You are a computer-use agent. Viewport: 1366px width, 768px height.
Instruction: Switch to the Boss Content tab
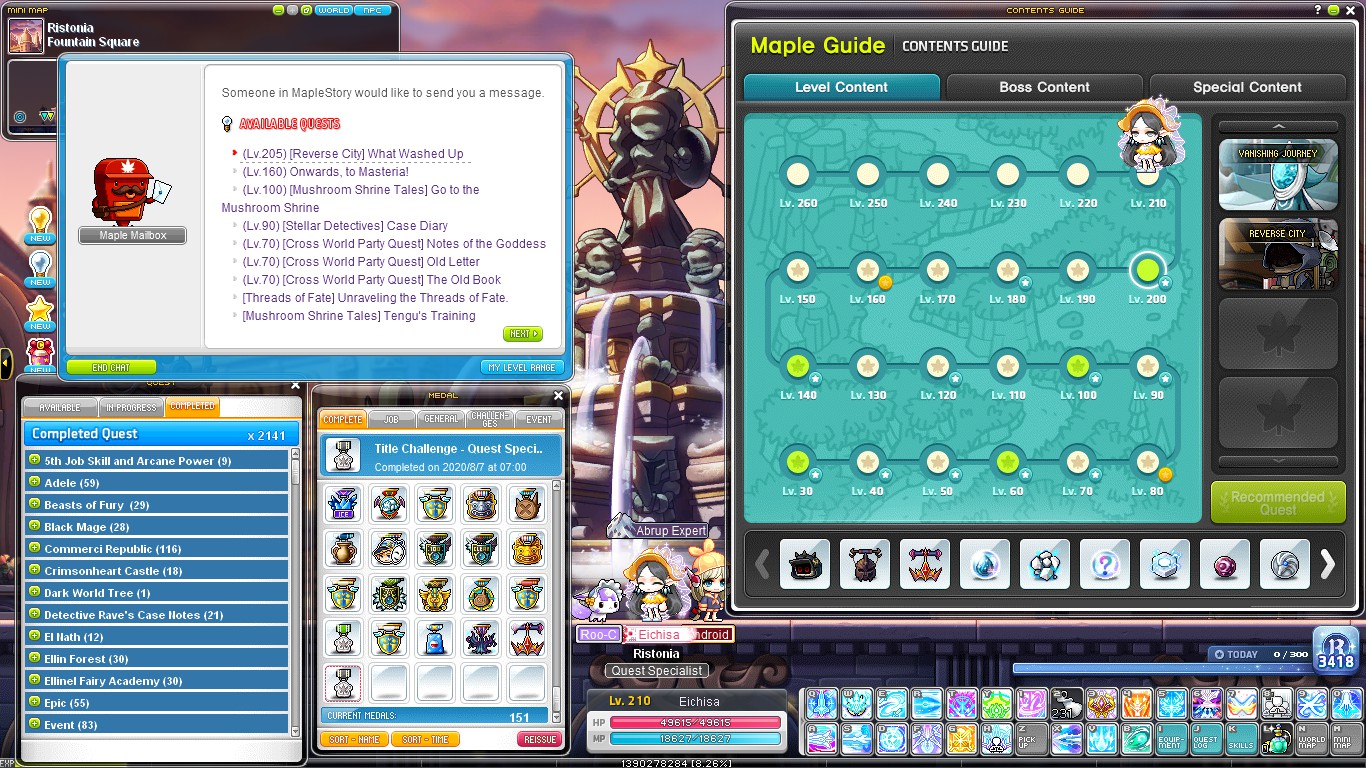(x=1043, y=87)
